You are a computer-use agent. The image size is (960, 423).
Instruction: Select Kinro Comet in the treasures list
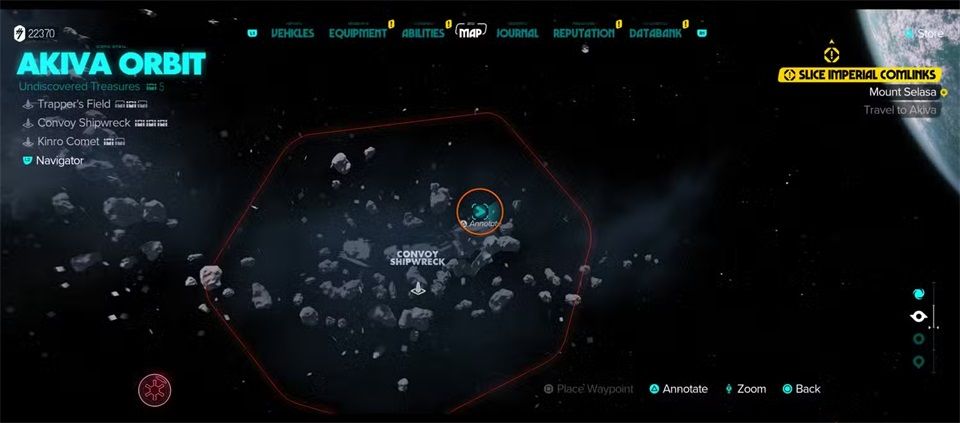click(x=68, y=142)
